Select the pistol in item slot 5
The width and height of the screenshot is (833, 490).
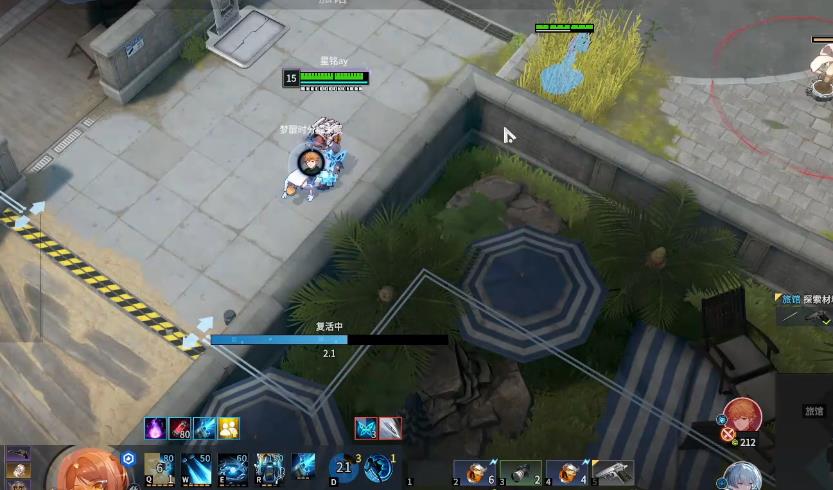(x=613, y=472)
